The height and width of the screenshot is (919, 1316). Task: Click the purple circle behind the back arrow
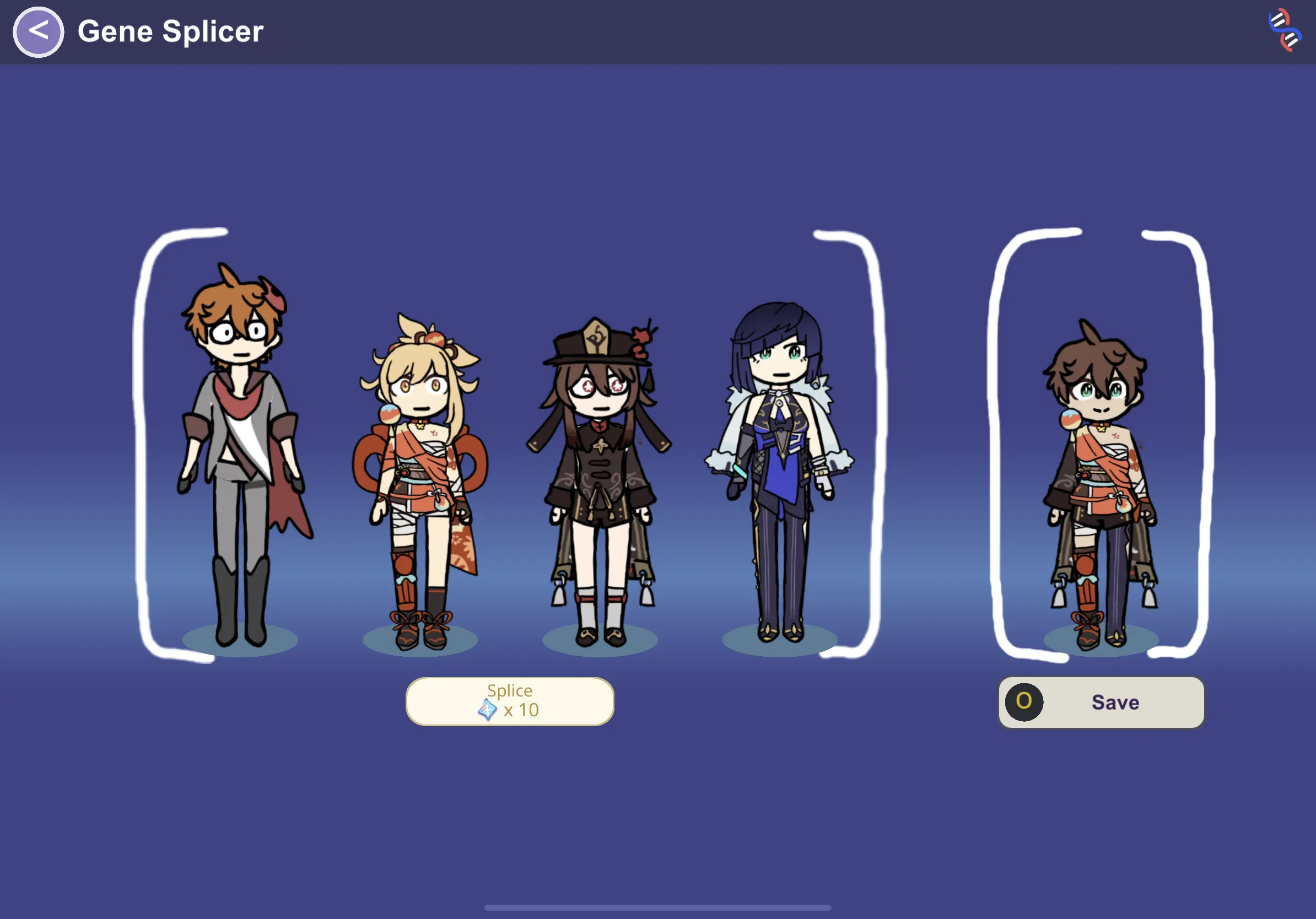[38, 32]
